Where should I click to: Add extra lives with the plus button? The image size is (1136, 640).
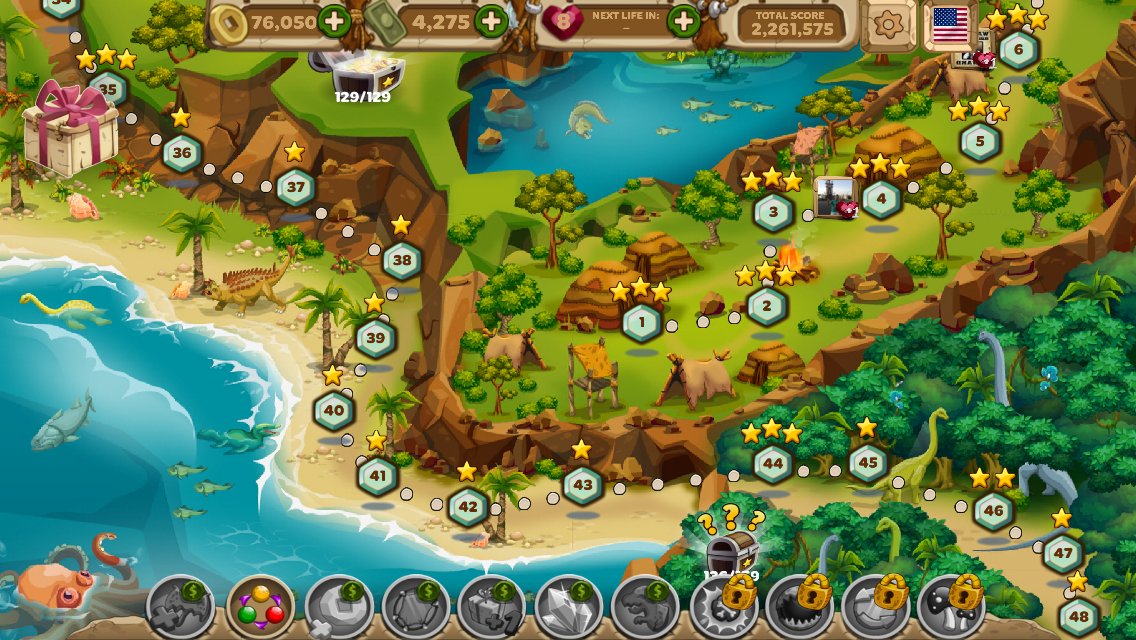[x=683, y=20]
